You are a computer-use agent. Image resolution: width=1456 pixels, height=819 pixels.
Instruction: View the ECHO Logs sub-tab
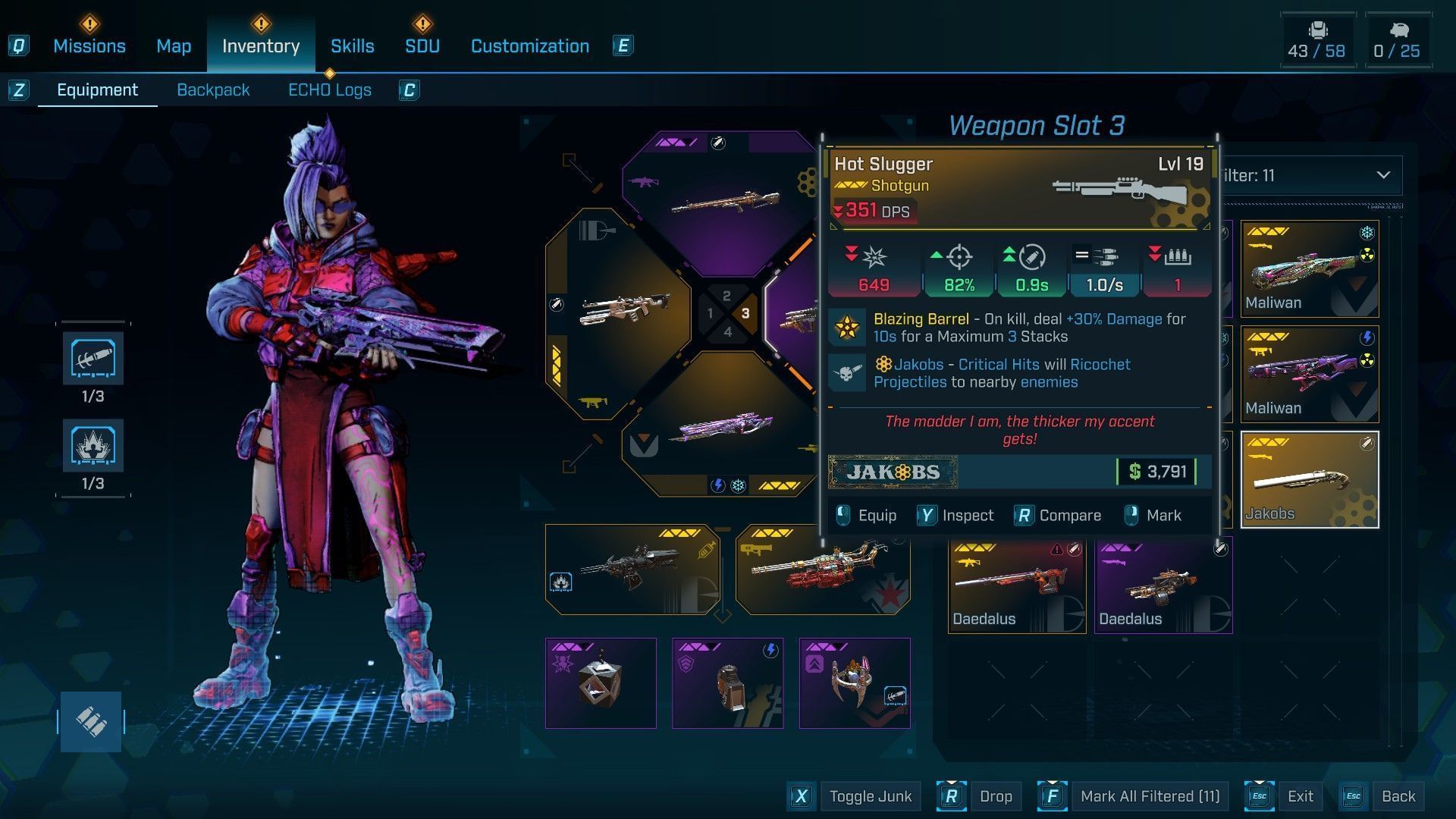point(329,90)
